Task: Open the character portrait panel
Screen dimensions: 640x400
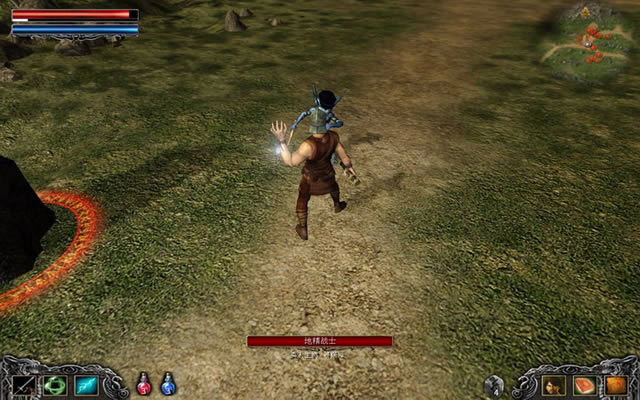Action: [554, 385]
